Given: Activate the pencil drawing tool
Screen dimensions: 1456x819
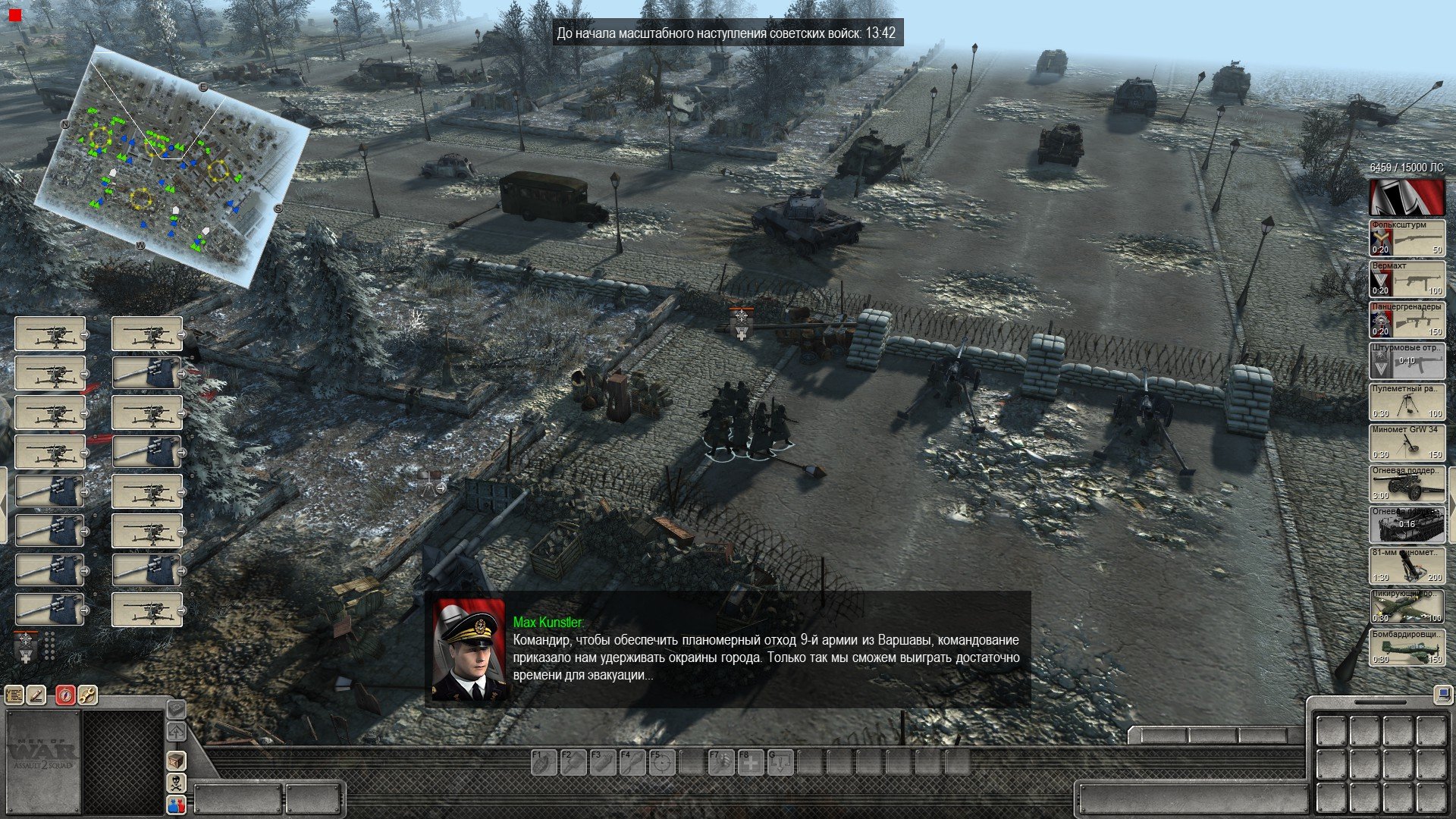Looking at the screenshot, I should tap(36, 695).
